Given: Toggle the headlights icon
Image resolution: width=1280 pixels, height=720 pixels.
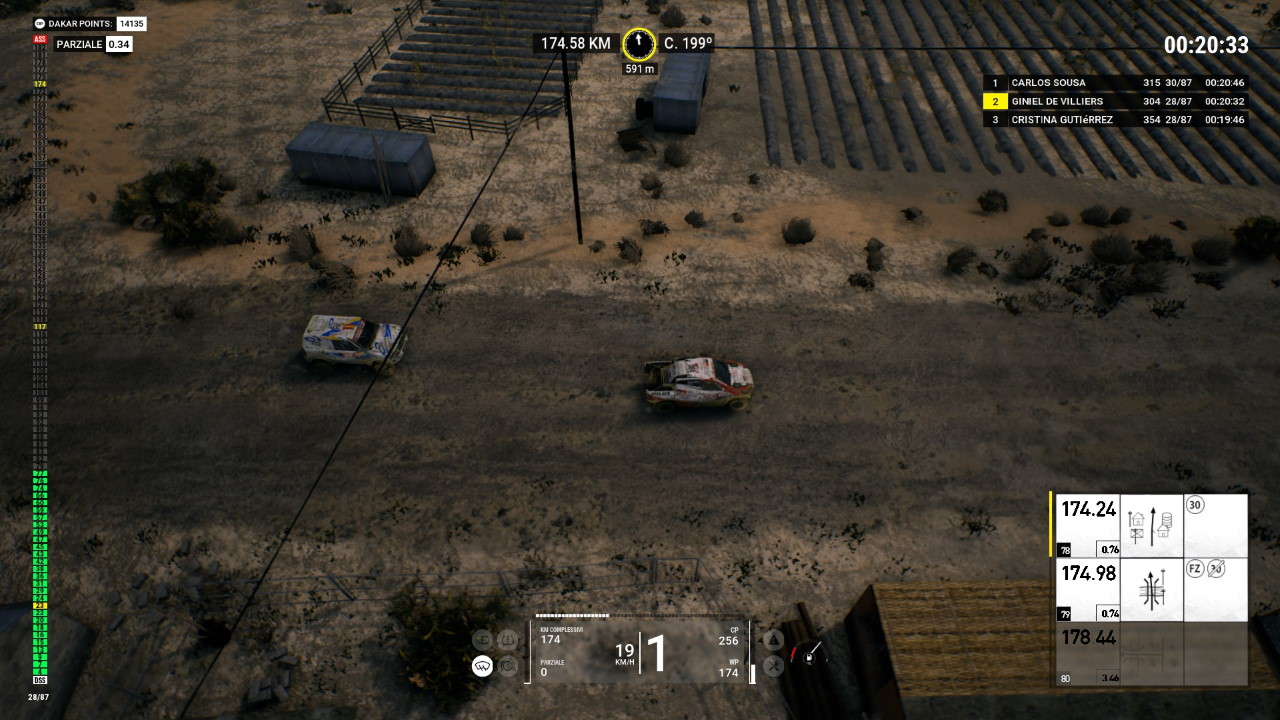Looking at the screenshot, I should point(482,640).
